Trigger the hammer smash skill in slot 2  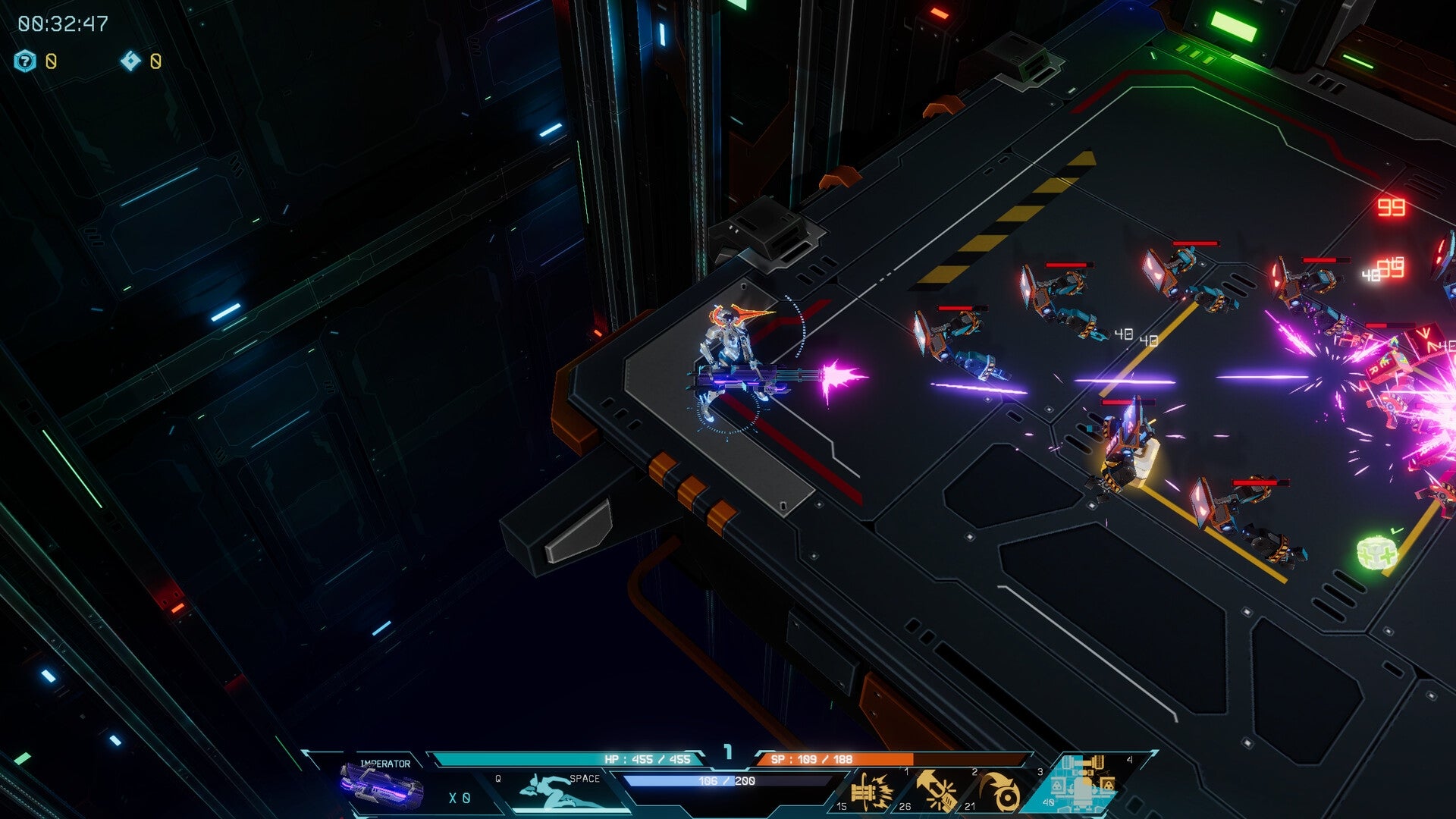937,791
